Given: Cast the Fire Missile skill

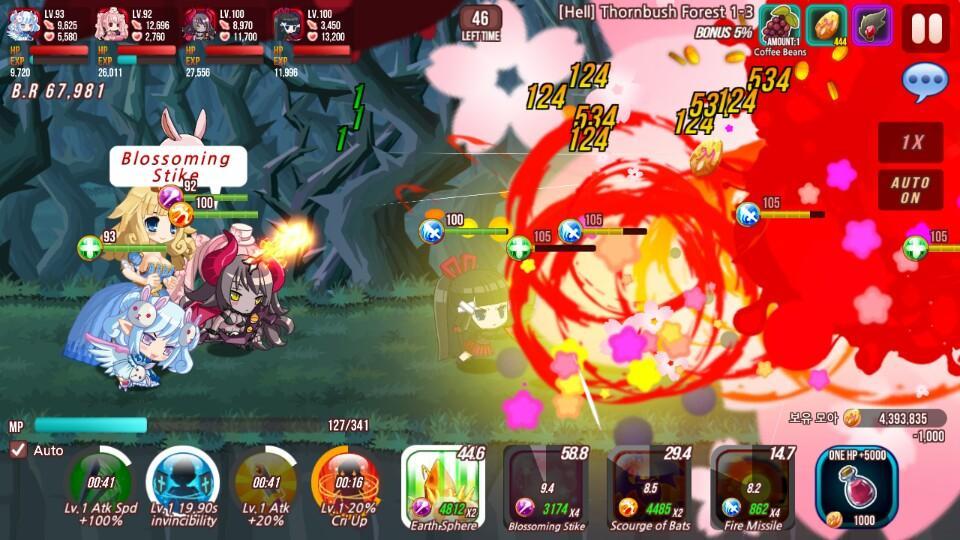Looking at the screenshot, I should click(752, 488).
